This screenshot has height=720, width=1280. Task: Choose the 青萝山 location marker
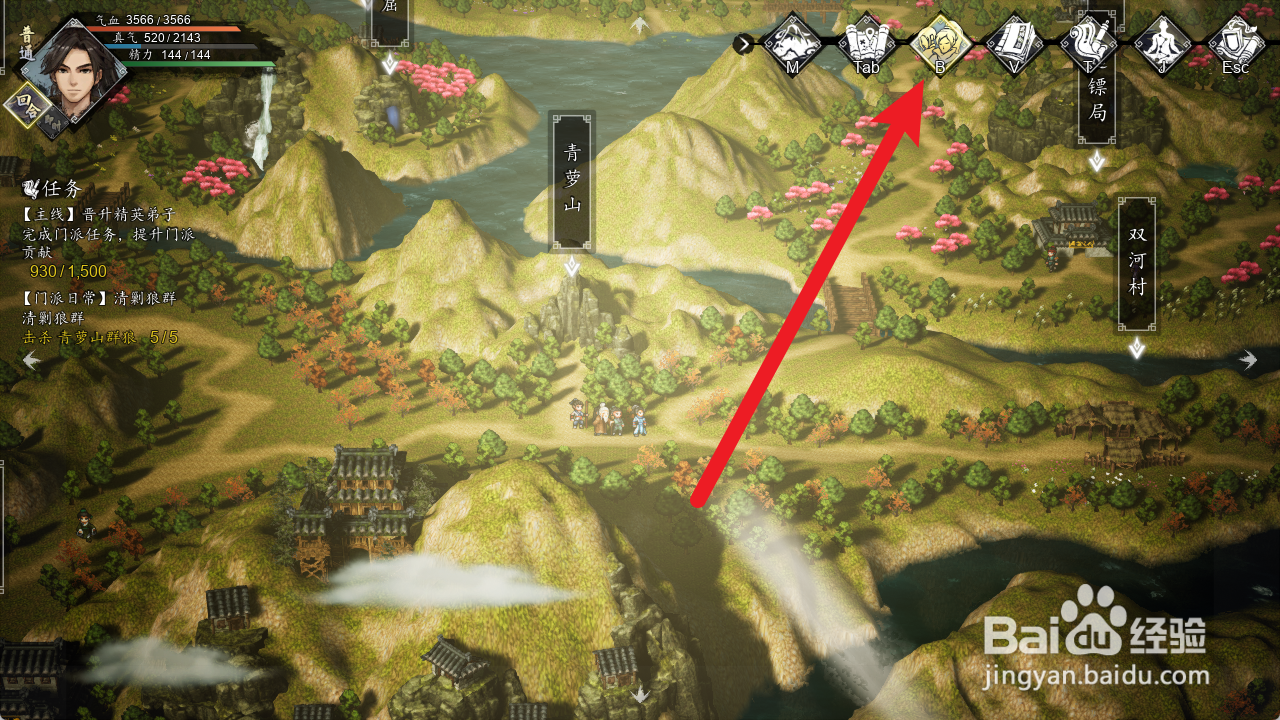point(572,181)
